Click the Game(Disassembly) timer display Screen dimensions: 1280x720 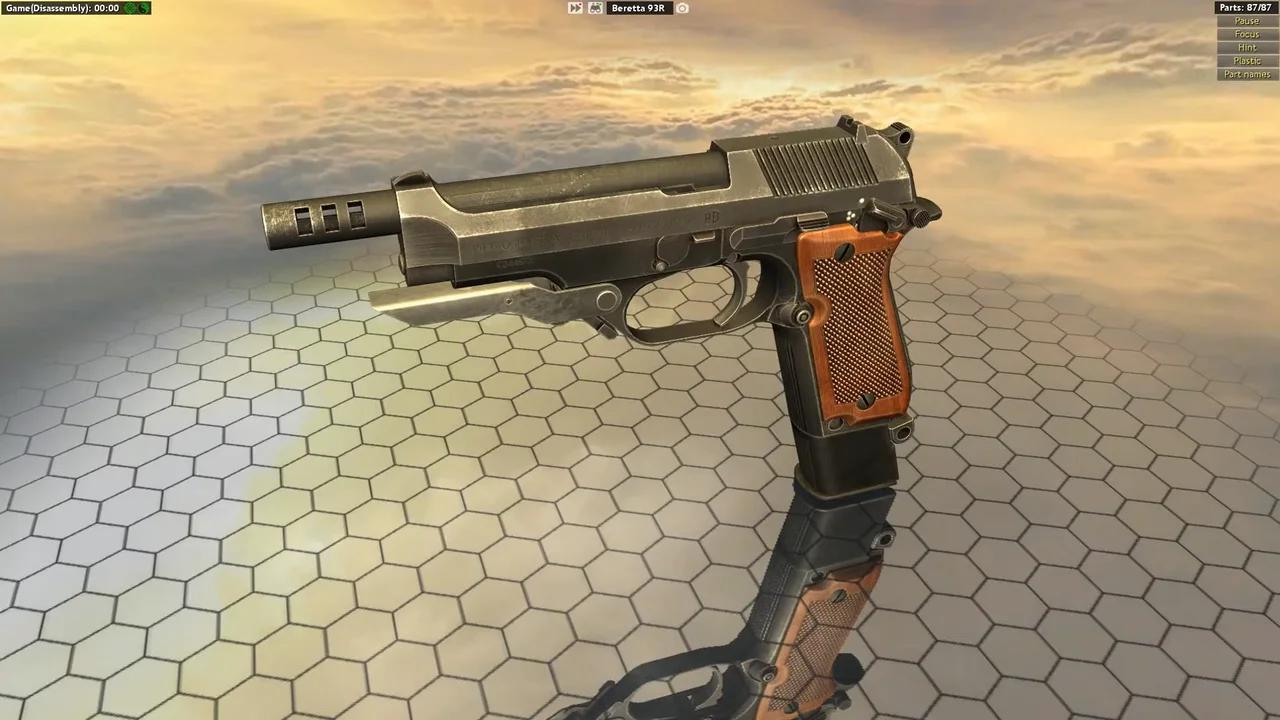click(60, 8)
